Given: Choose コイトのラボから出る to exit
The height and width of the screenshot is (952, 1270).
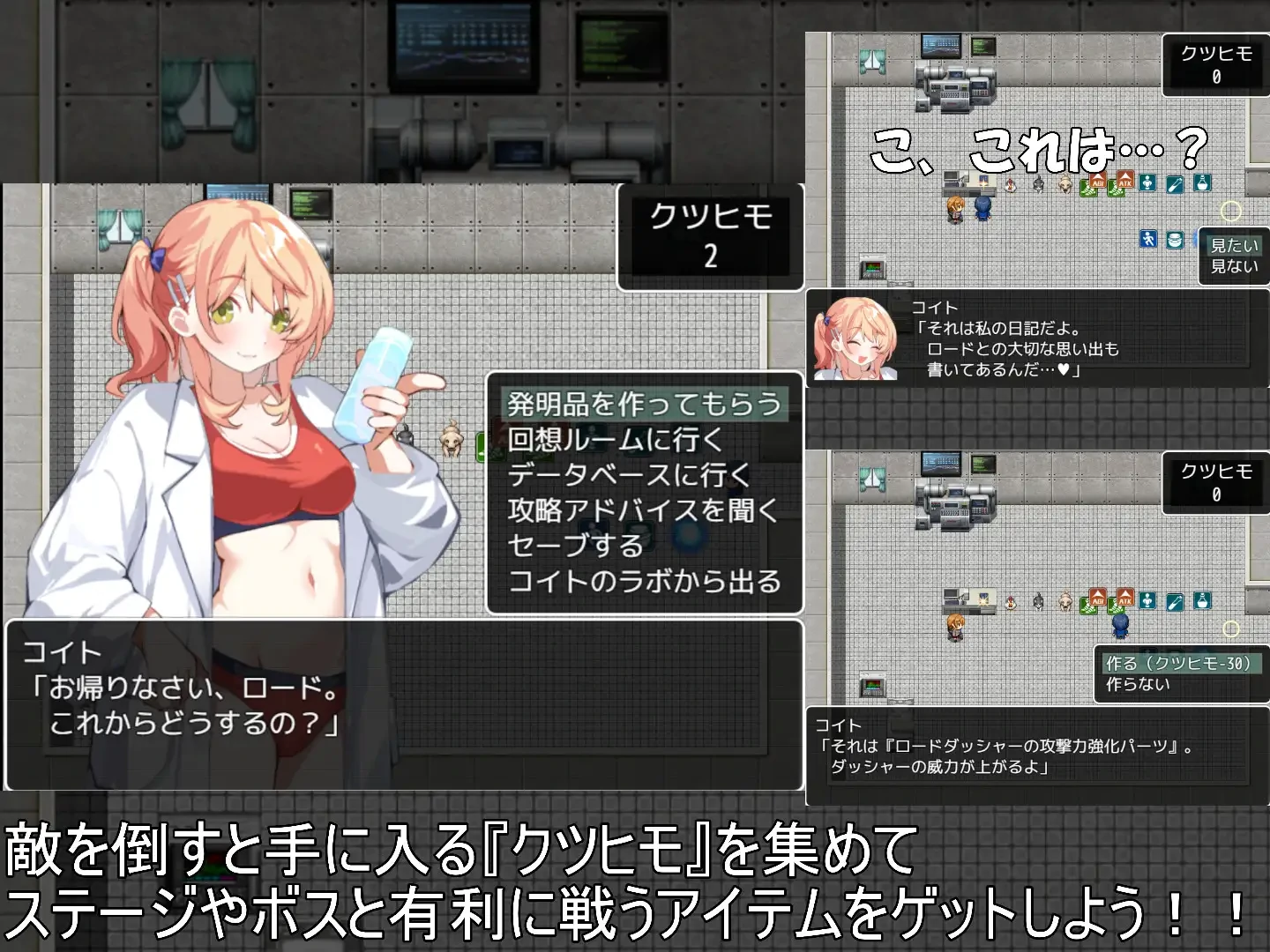Looking at the screenshot, I should tap(646, 579).
